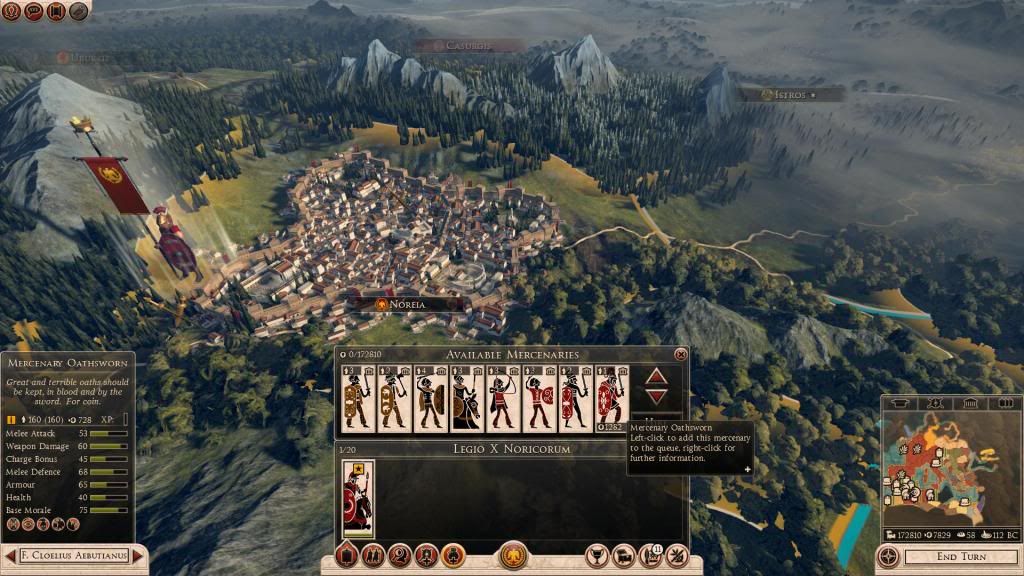The image size is (1024, 576).
Task: Select the mercenary cavalry unit card
Action: (464, 399)
